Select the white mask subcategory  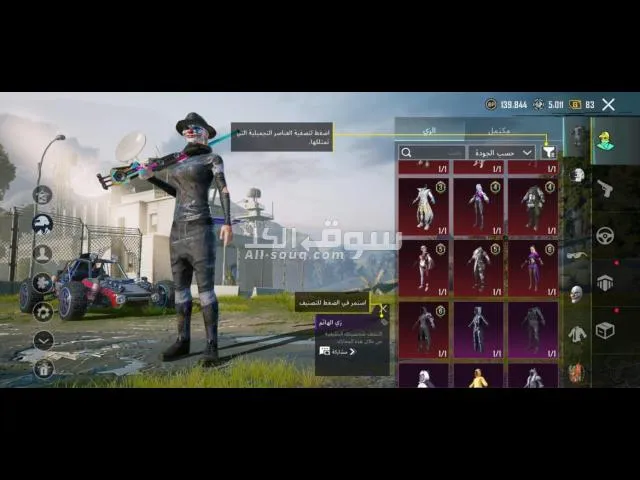tap(577, 294)
